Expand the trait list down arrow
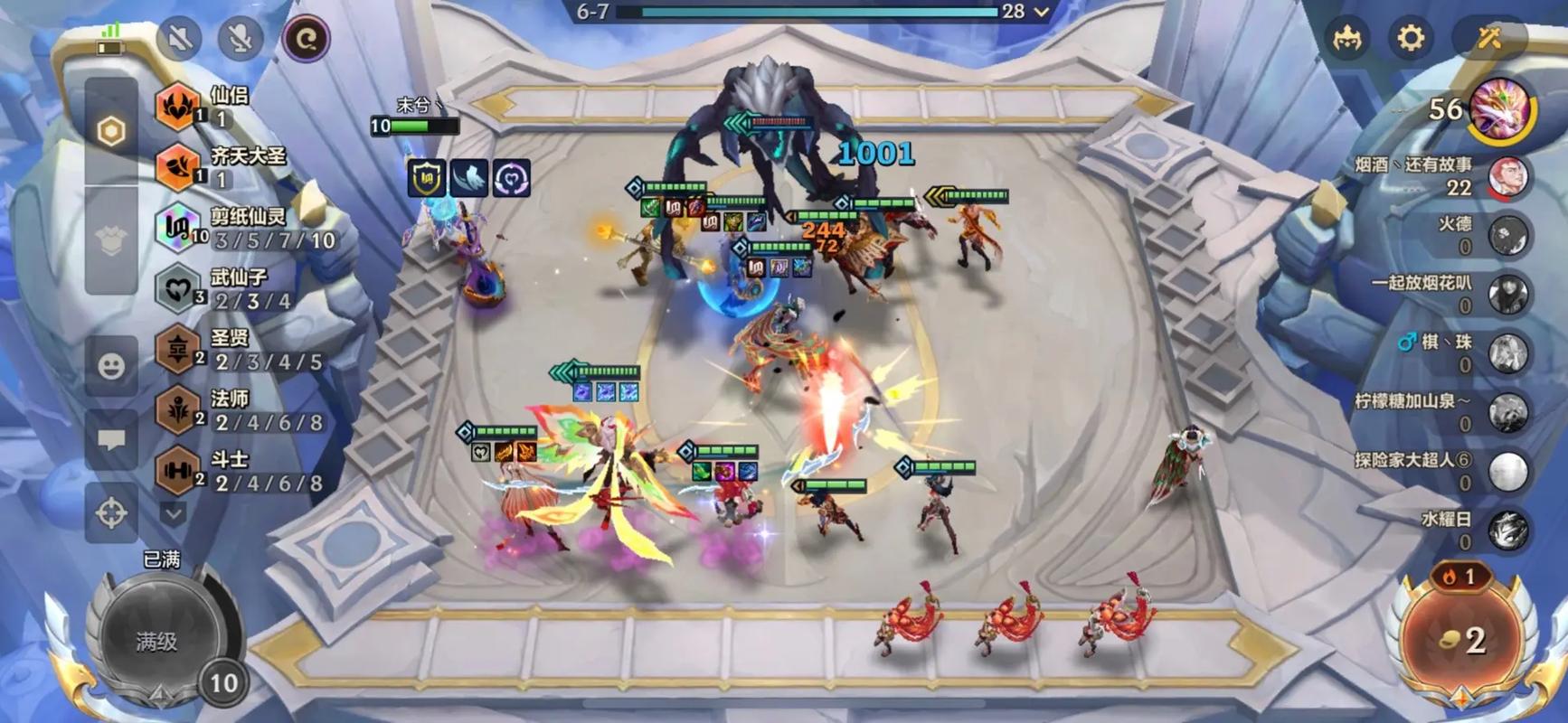 174,513
